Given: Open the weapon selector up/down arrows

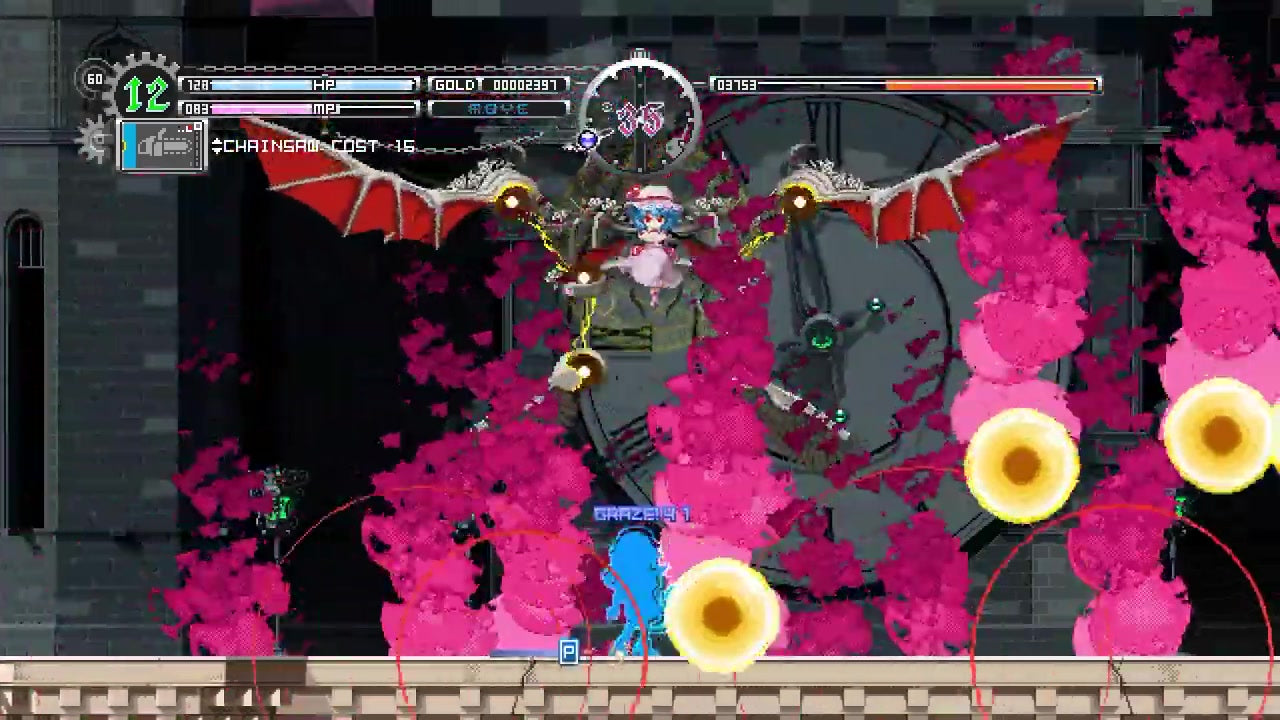Looking at the screenshot, I should click(217, 144).
